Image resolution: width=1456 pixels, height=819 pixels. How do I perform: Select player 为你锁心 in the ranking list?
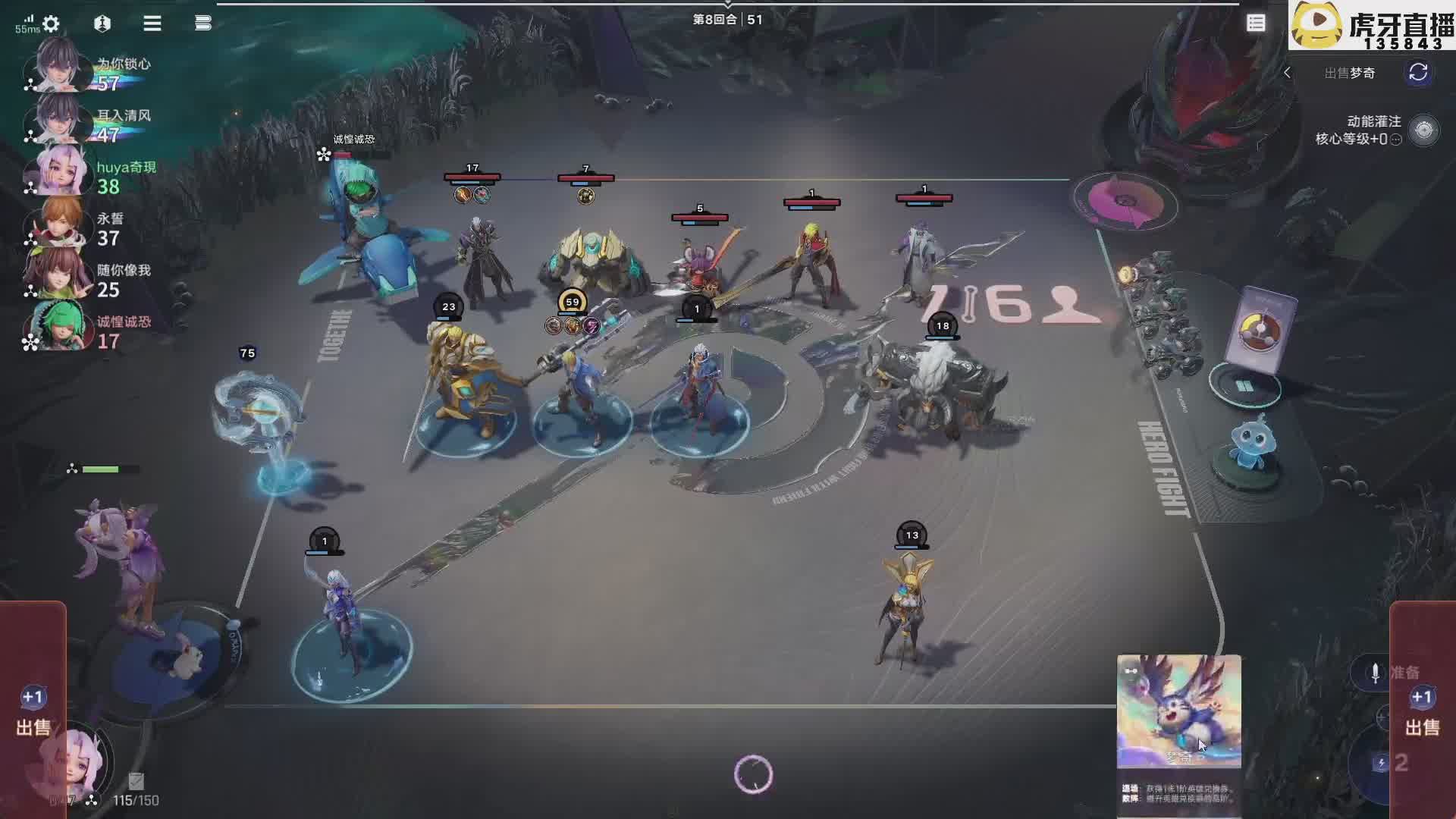coord(91,73)
